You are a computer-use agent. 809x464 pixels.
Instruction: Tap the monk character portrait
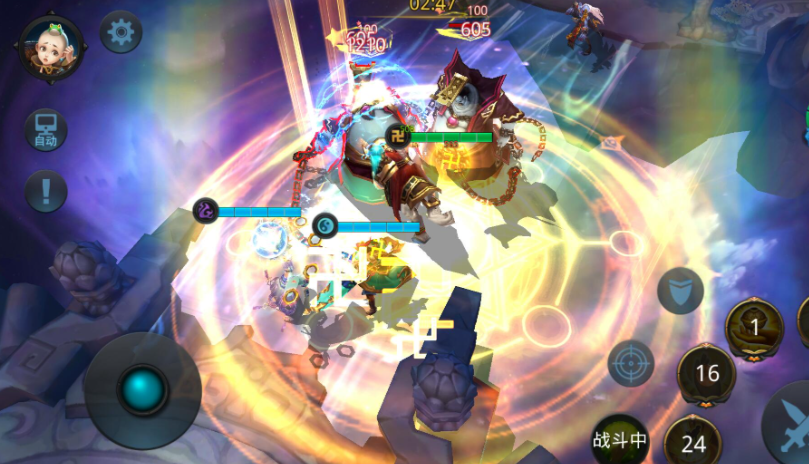tap(50, 47)
